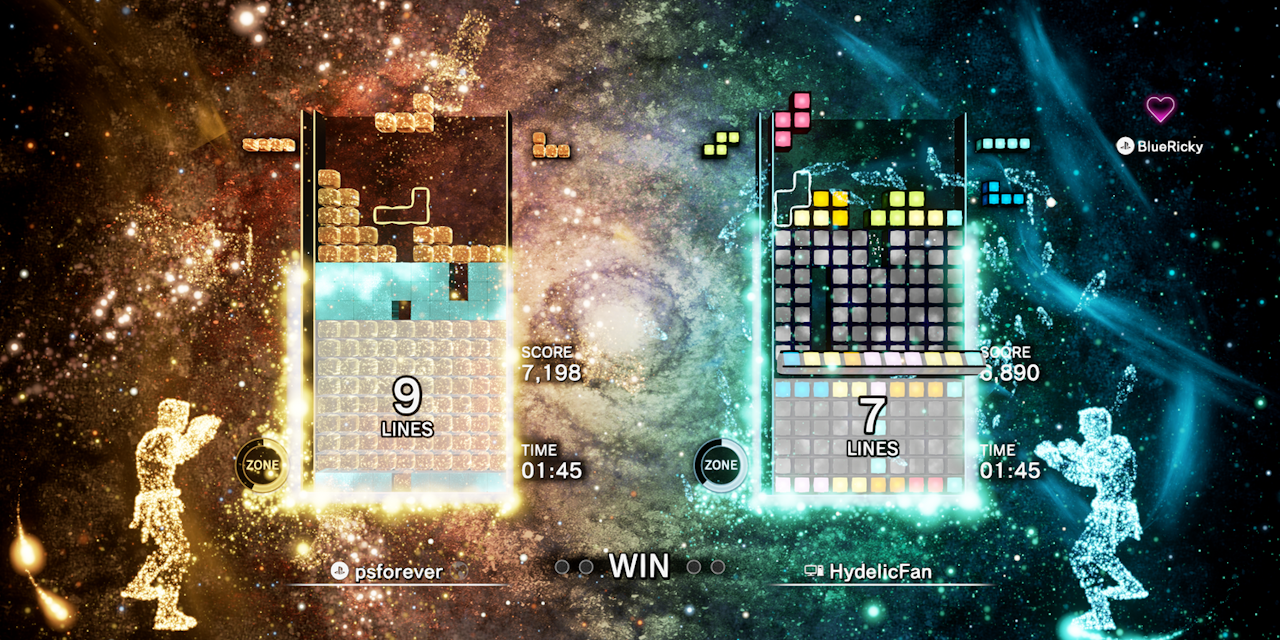This screenshot has height=640, width=1280.
Task: Activate the teal ZONE meter beside HydelicFan's board
Action: 720,465
